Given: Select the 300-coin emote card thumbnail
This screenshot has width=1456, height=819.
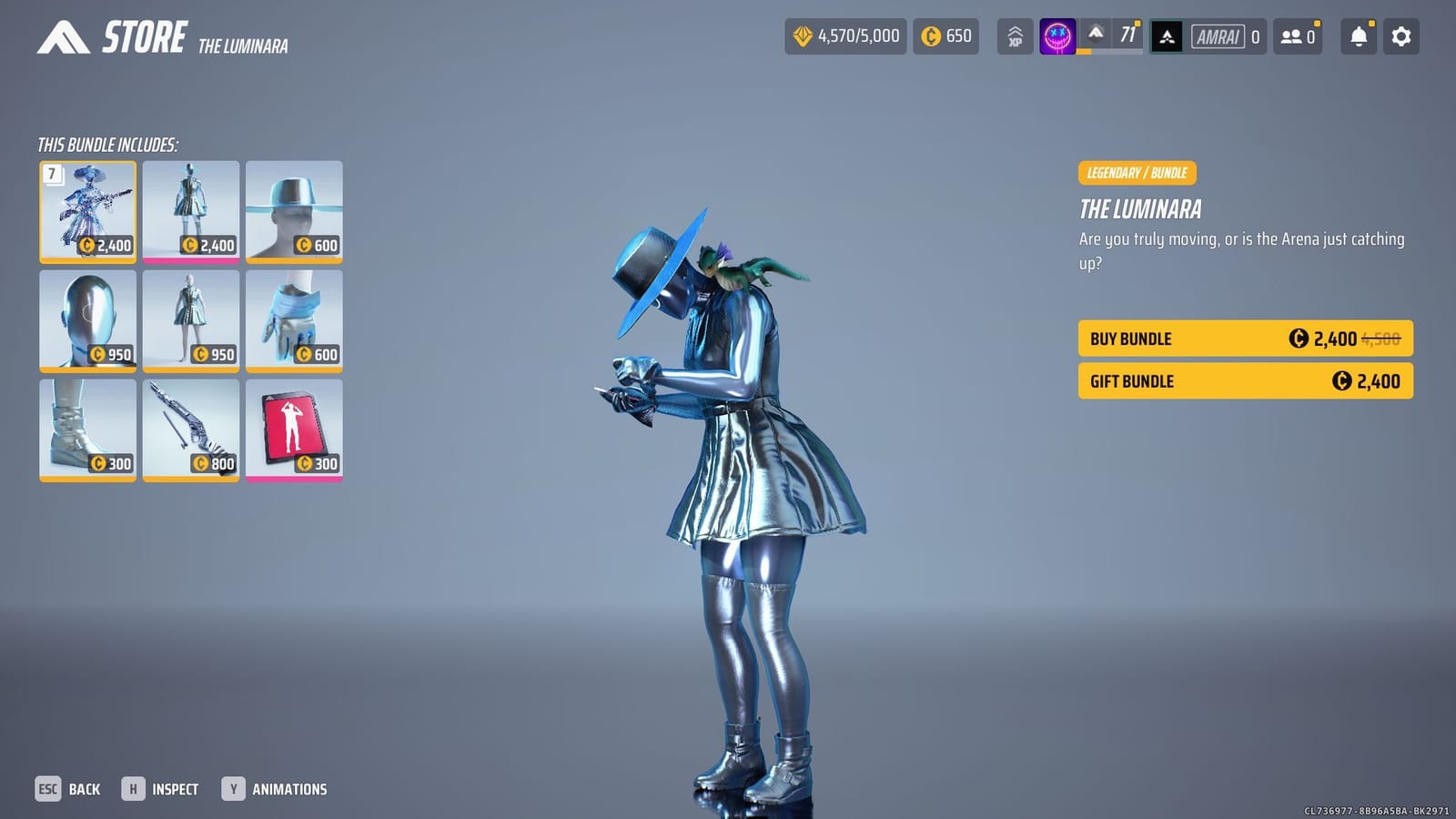Looking at the screenshot, I should (294, 429).
